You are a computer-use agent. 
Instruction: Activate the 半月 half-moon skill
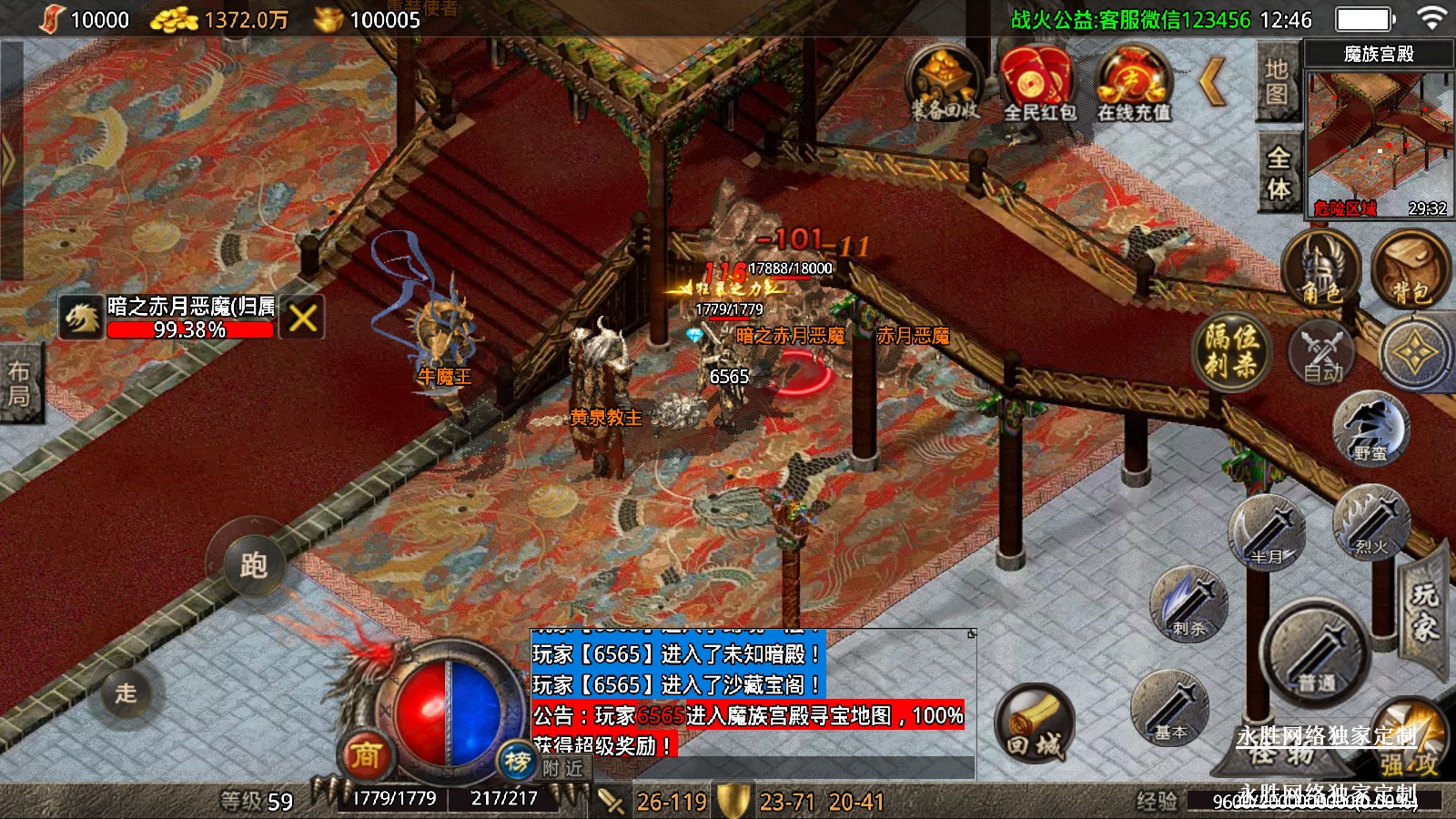[1268, 533]
